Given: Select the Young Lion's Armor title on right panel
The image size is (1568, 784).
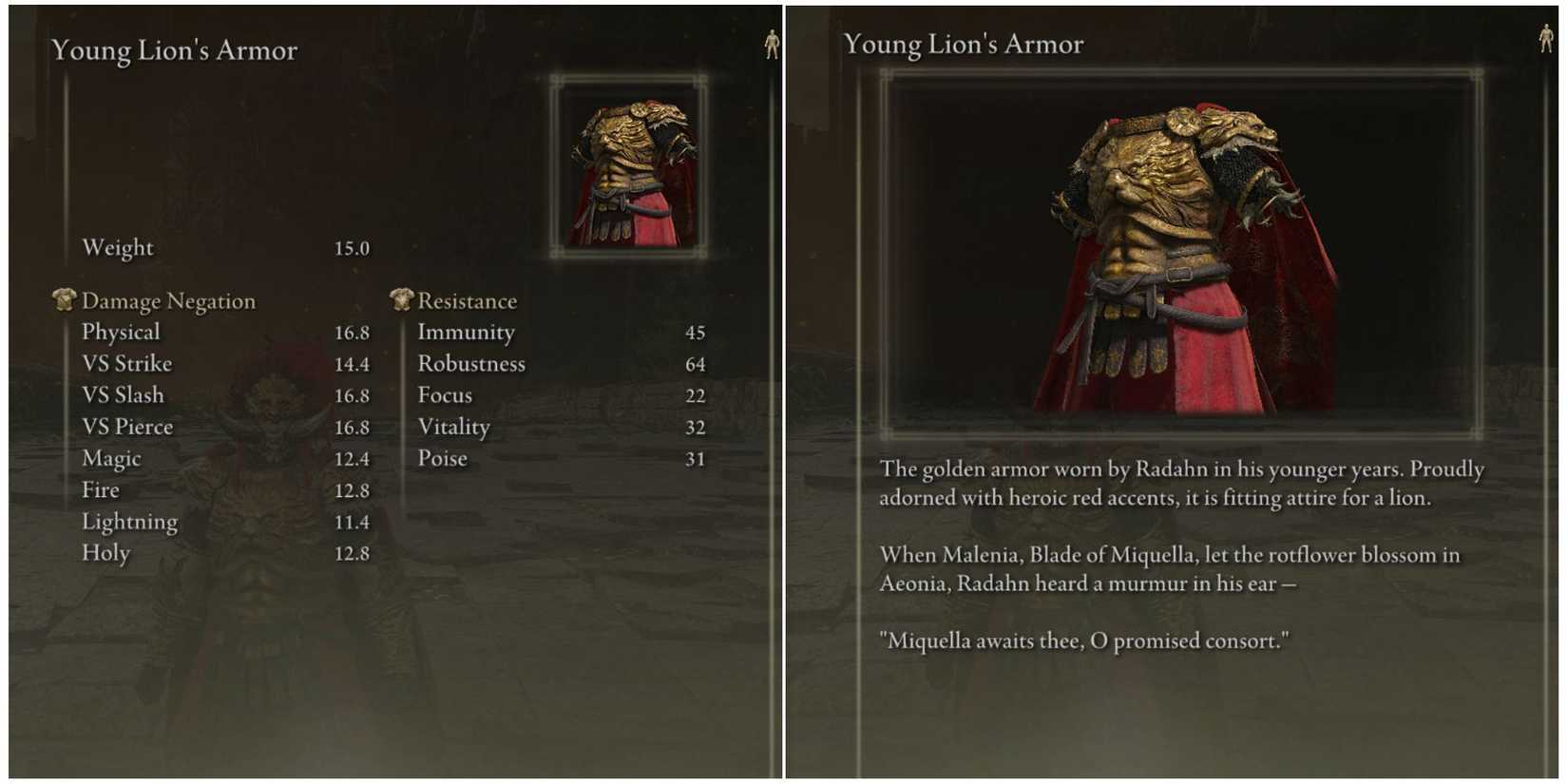Looking at the screenshot, I should [965, 44].
